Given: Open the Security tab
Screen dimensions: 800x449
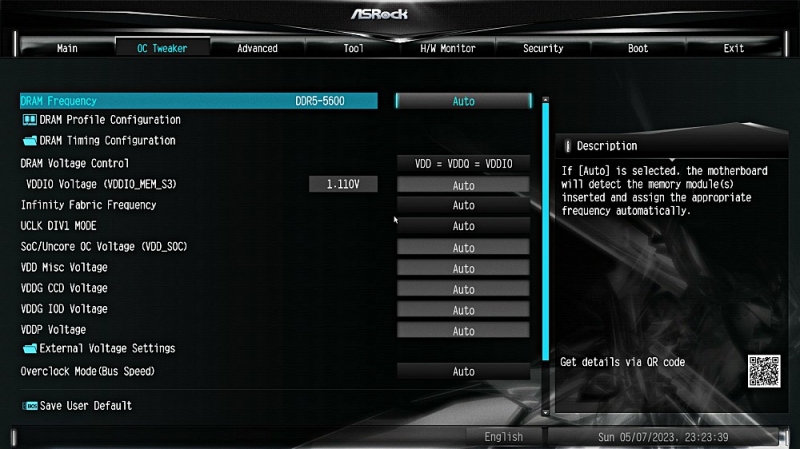Looking at the screenshot, I should click(x=543, y=48).
